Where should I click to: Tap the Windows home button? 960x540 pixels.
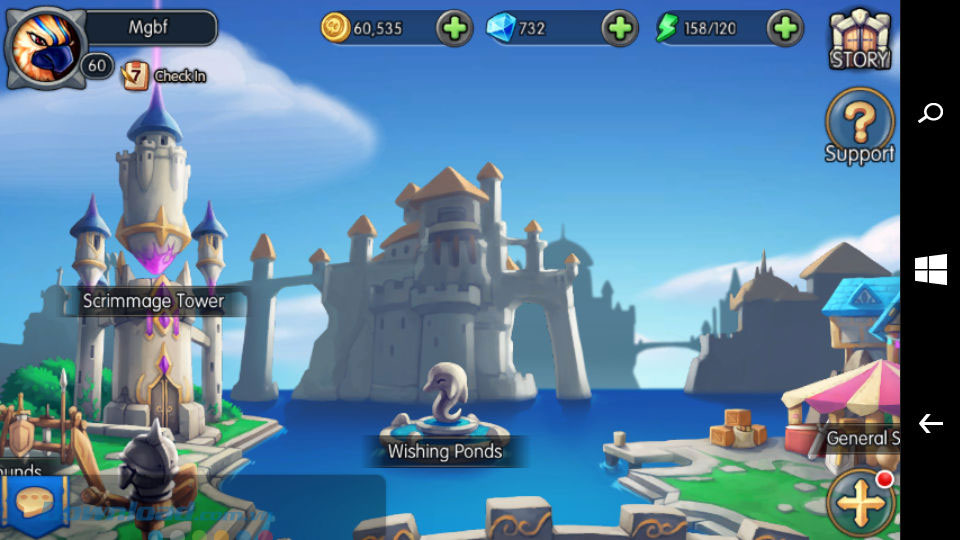tap(930, 269)
